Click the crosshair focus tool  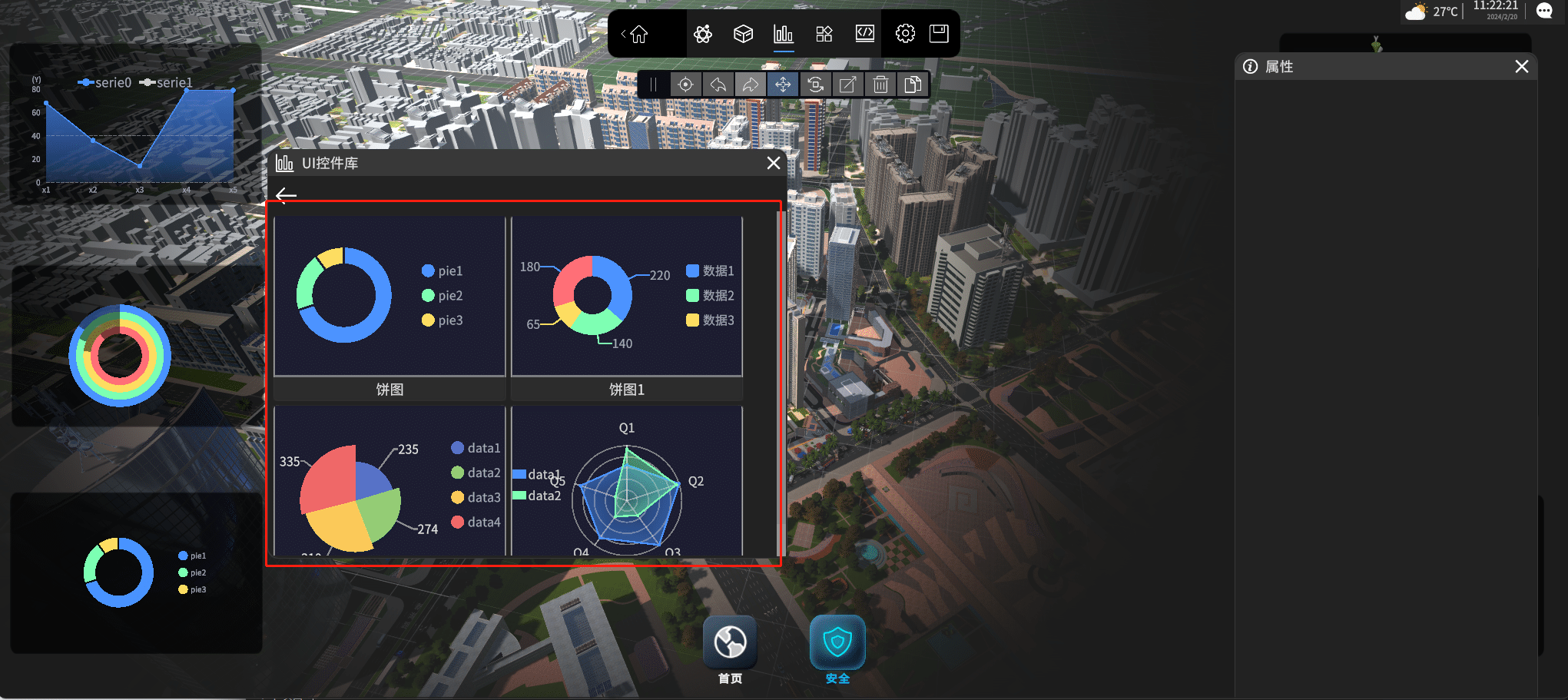tap(685, 85)
